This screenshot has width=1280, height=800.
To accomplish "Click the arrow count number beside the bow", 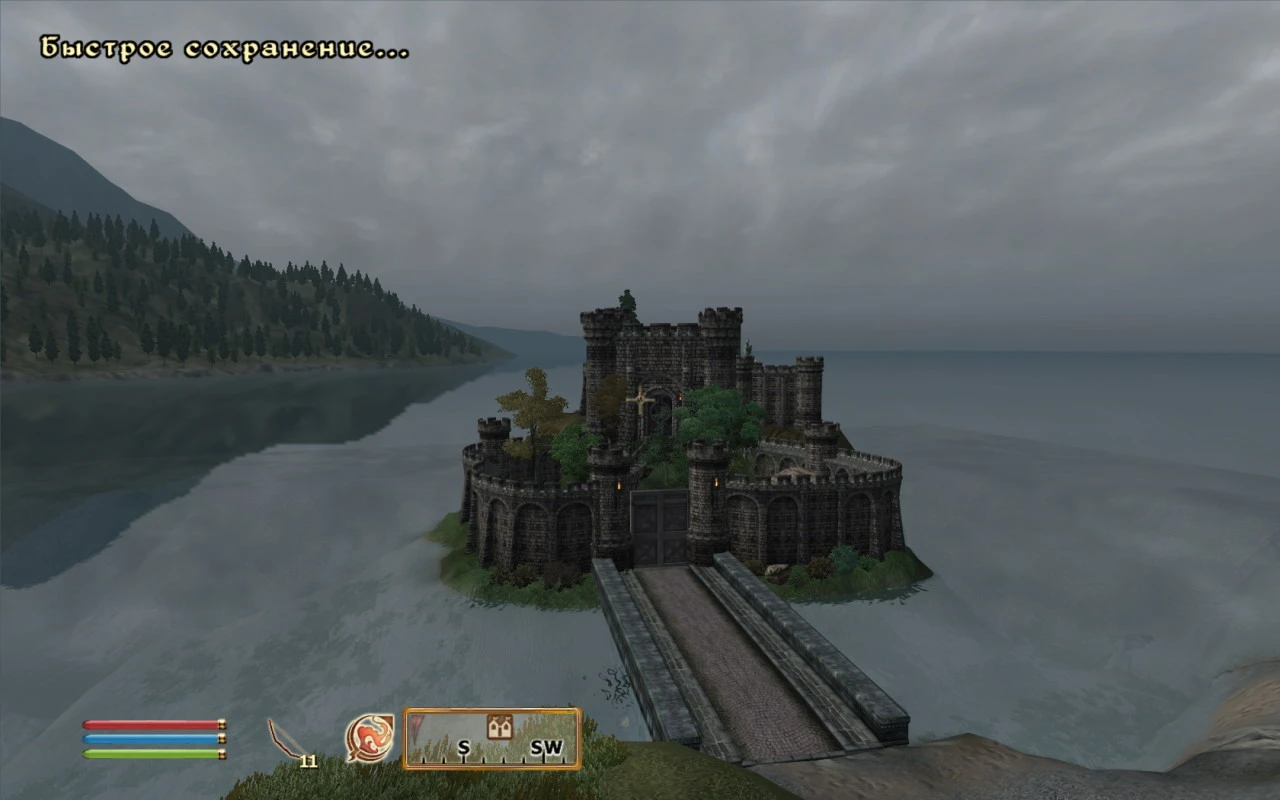I will click(311, 763).
